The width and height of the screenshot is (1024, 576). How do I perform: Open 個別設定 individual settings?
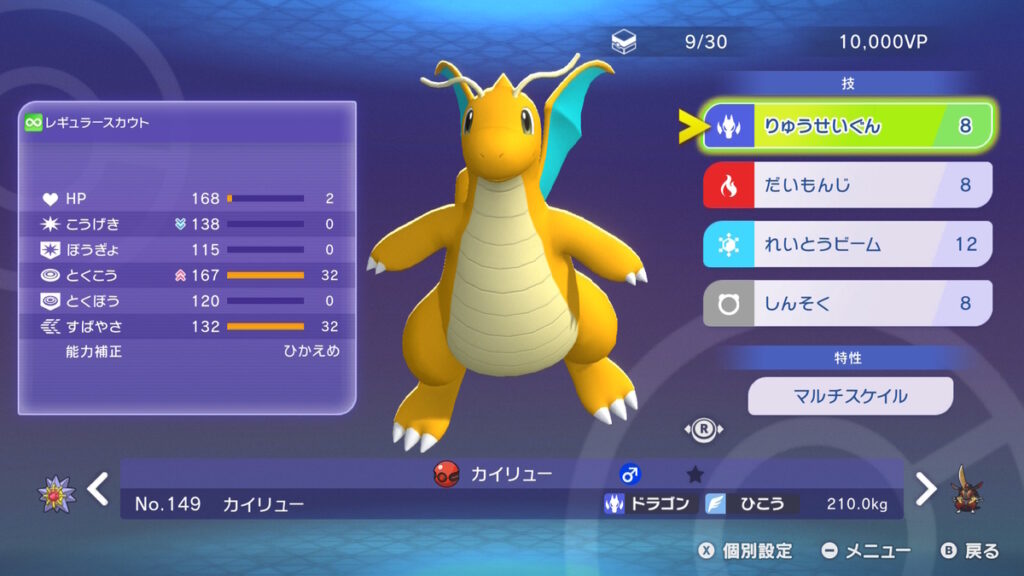point(746,551)
